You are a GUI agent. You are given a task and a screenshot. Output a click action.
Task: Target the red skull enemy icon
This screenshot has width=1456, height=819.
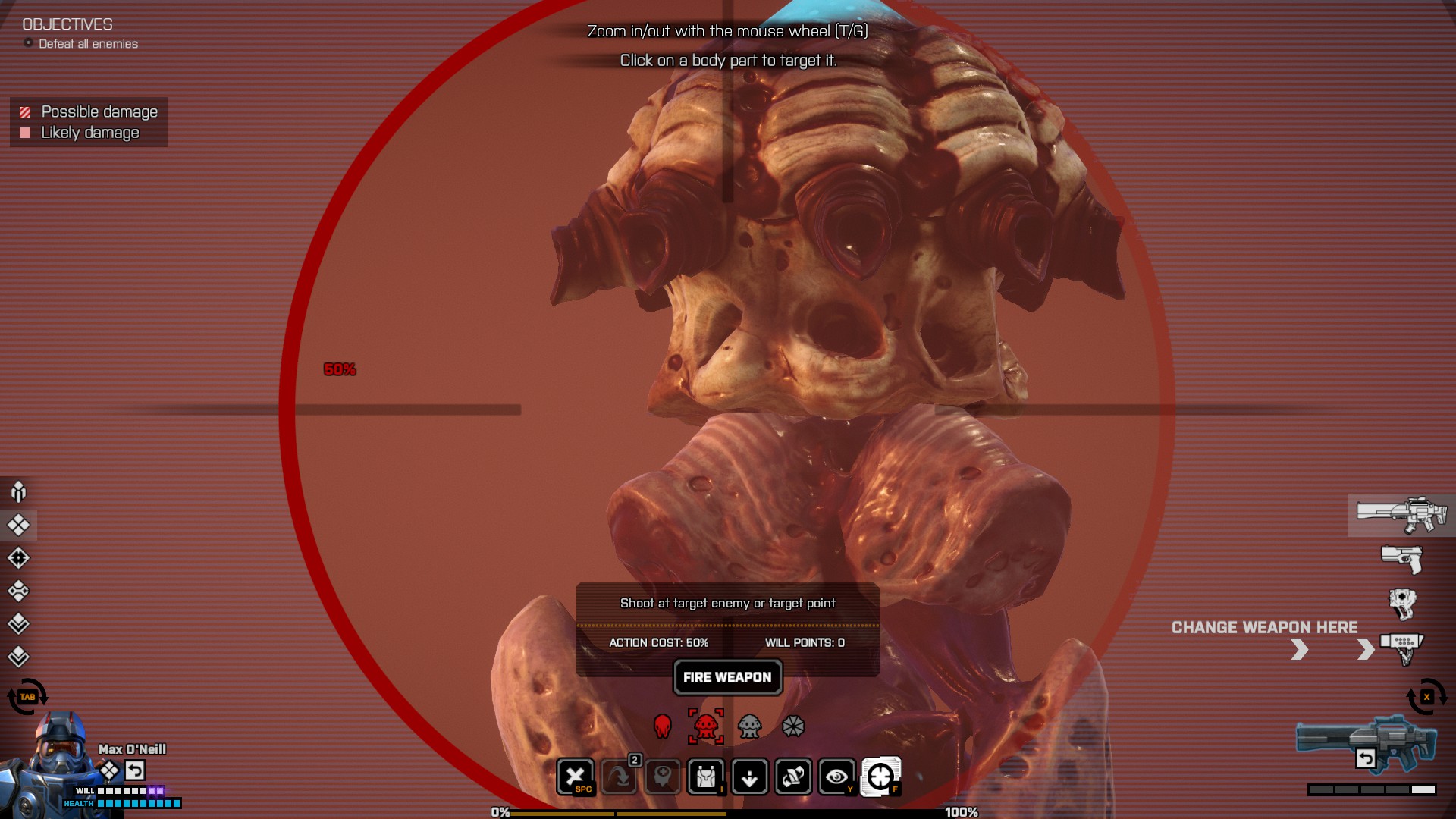pos(662,726)
